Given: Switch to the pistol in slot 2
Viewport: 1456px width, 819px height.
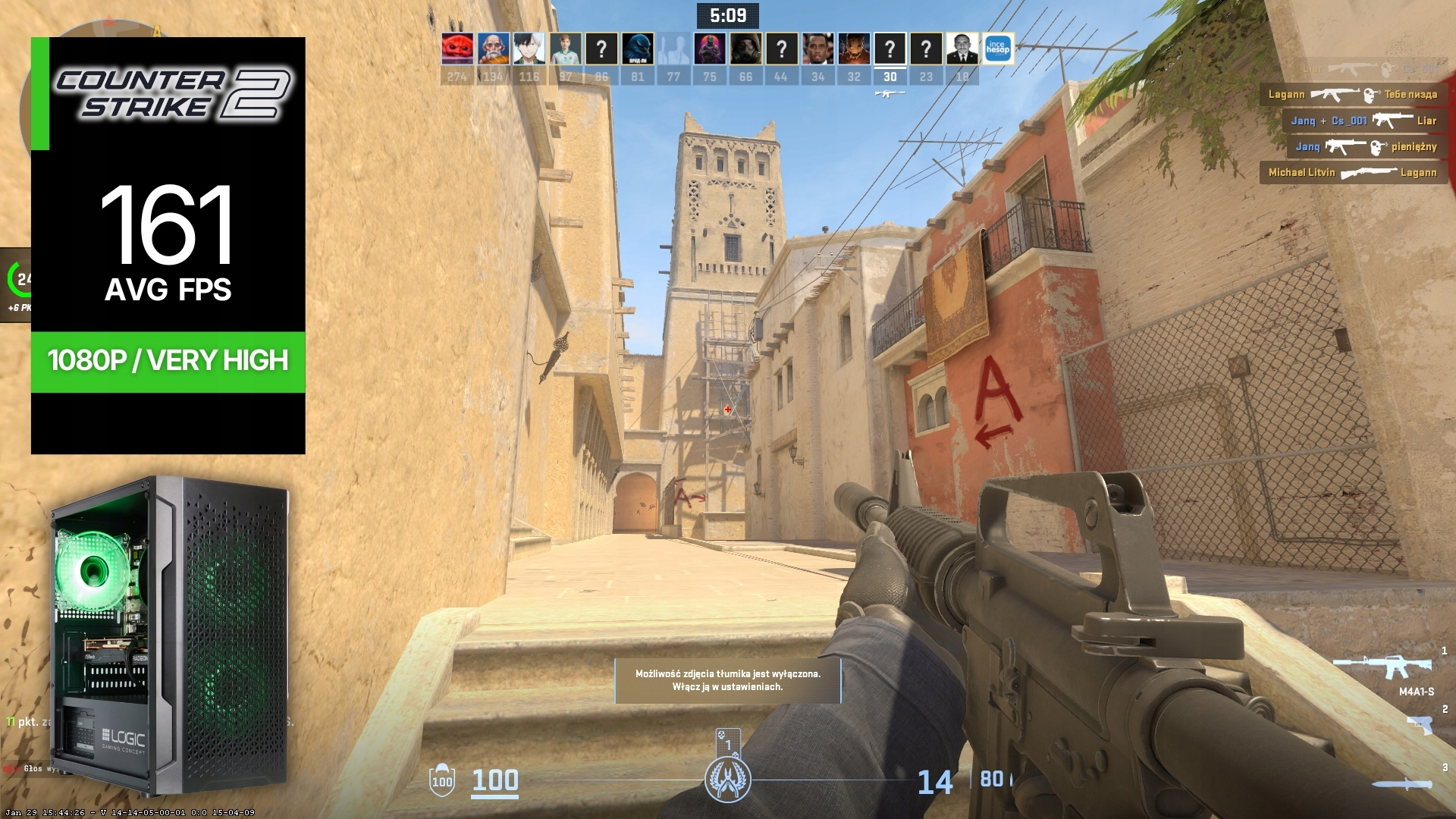Looking at the screenshot, I should [1420, 723].
